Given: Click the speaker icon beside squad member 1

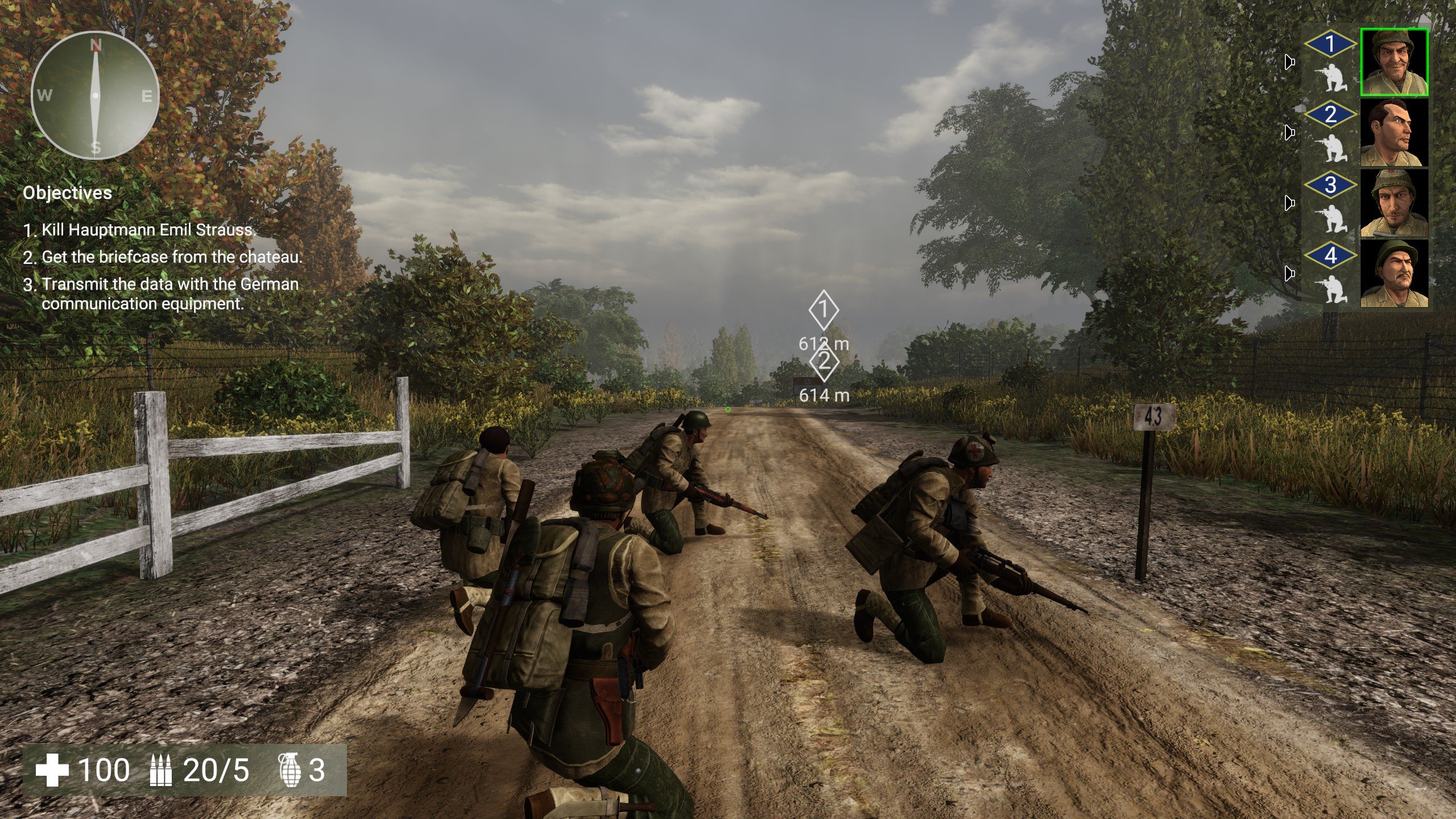Looking at the screenshot, I should [1290, 62].
